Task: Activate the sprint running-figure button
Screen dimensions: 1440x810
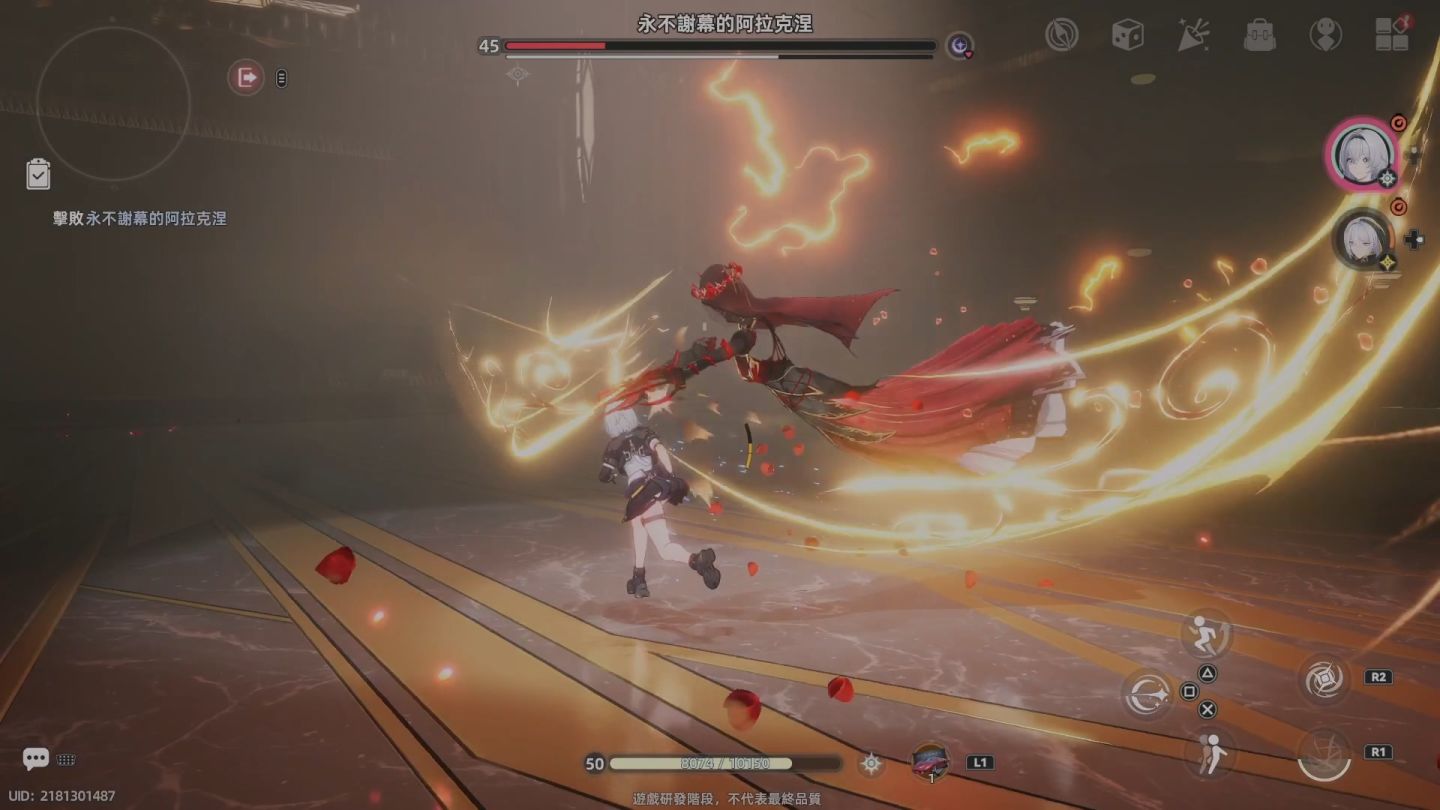Action: pos(1206,635)
